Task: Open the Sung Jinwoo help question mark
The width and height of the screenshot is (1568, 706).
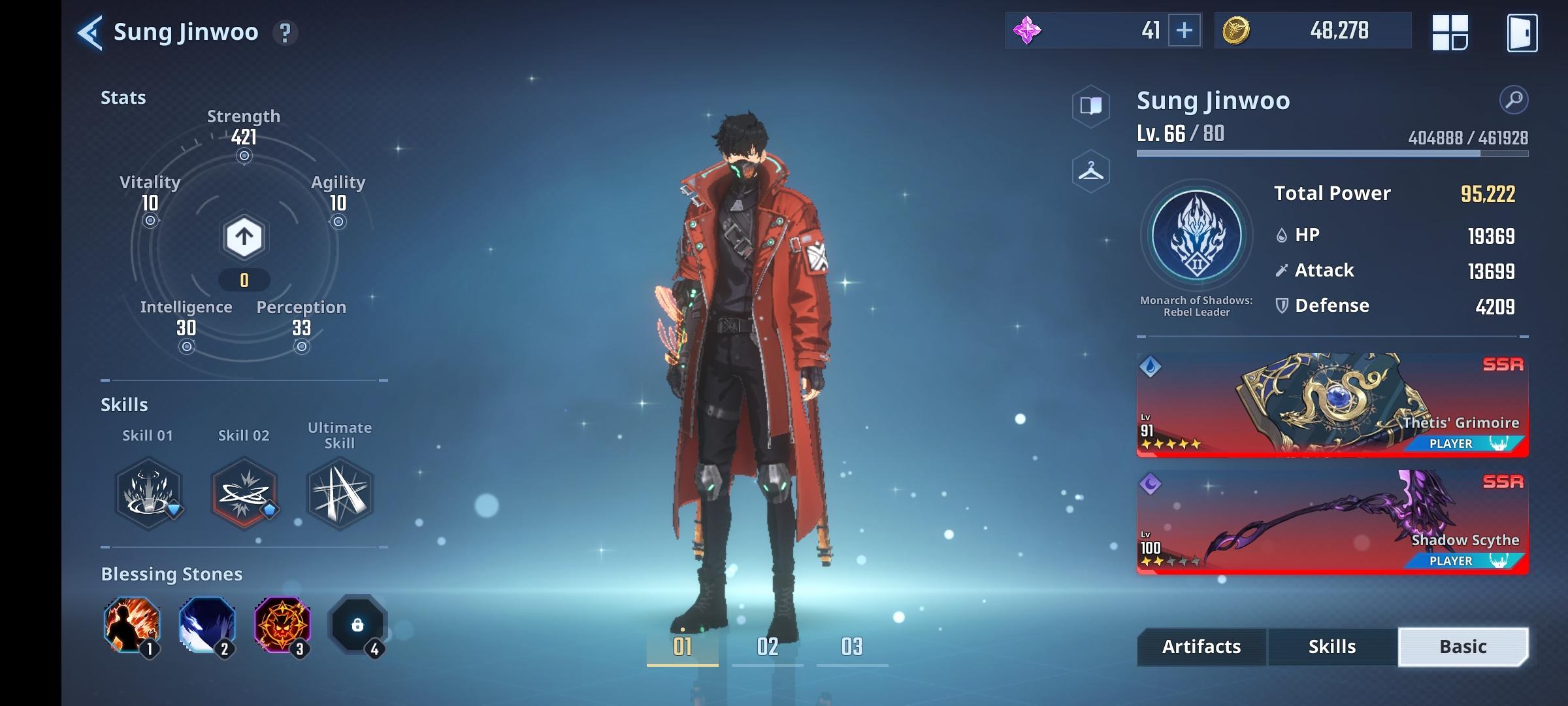Action: point(284,31)
